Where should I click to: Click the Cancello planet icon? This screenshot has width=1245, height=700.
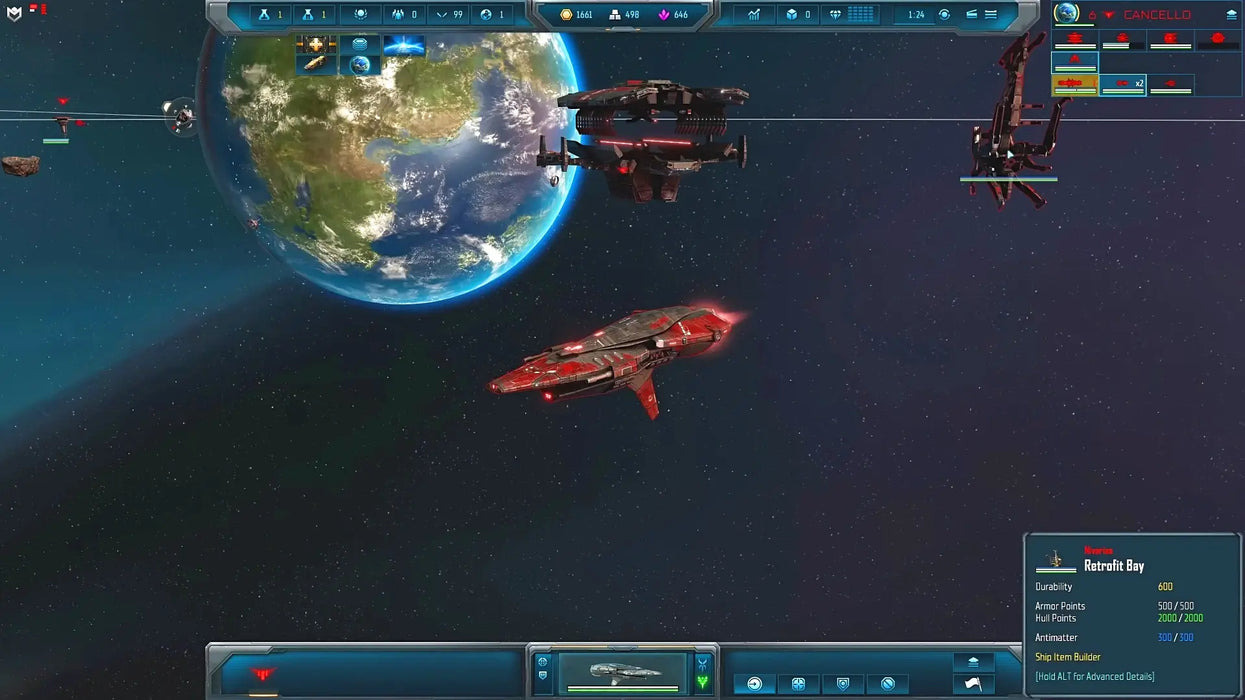(1068, 13)
